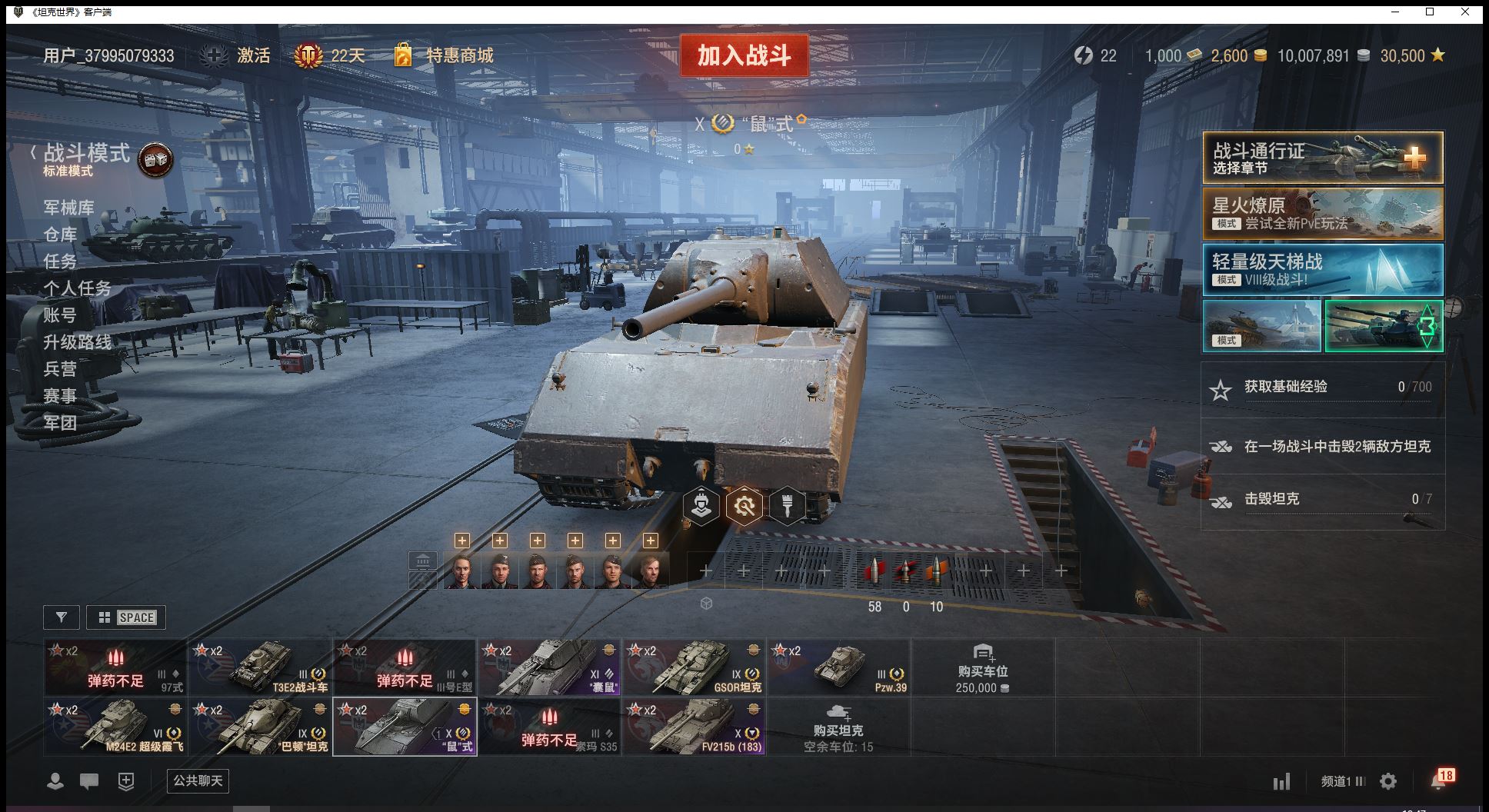Open the 仓库 depot menu
Screen dimensions: 1489x812
60,235
